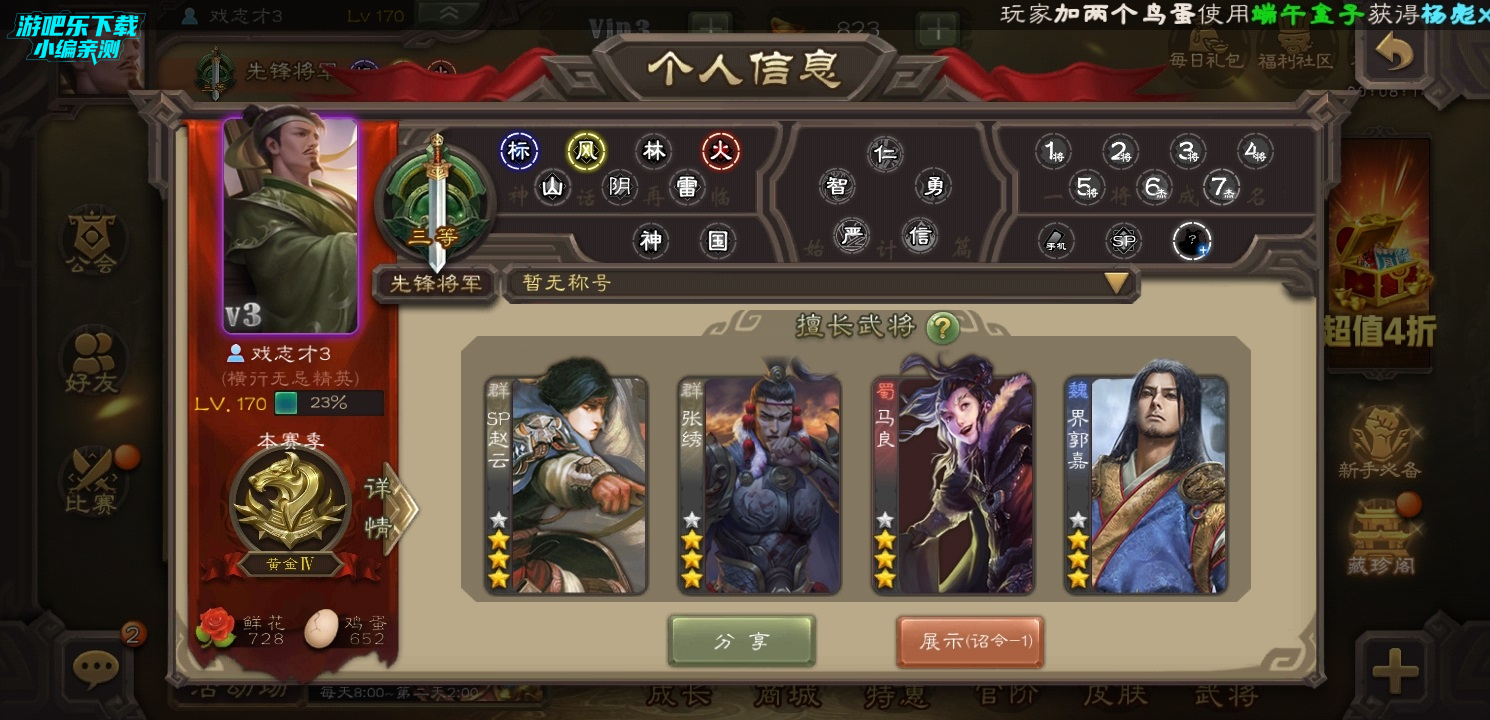Pick the 界郭嘉 general card

(1146, 485)
